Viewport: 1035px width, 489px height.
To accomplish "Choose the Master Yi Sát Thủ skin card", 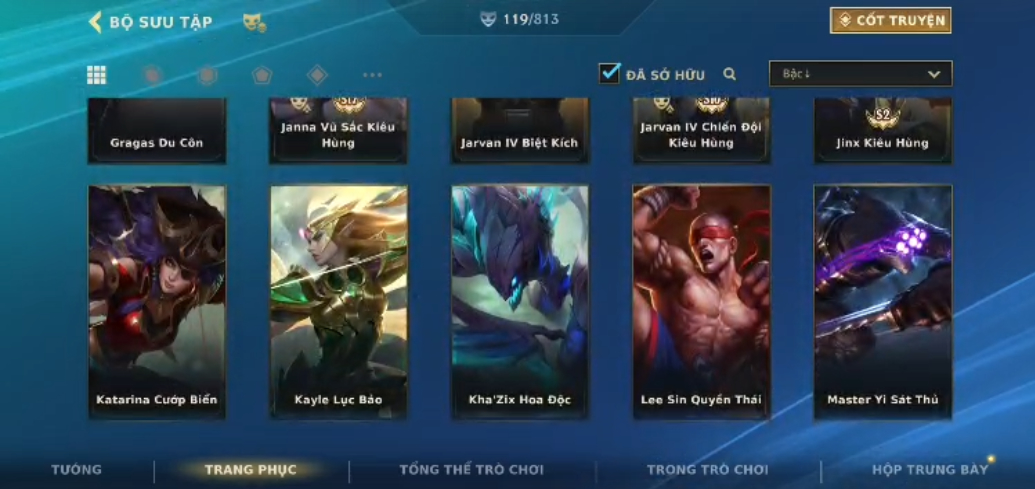I will (883, 301).
